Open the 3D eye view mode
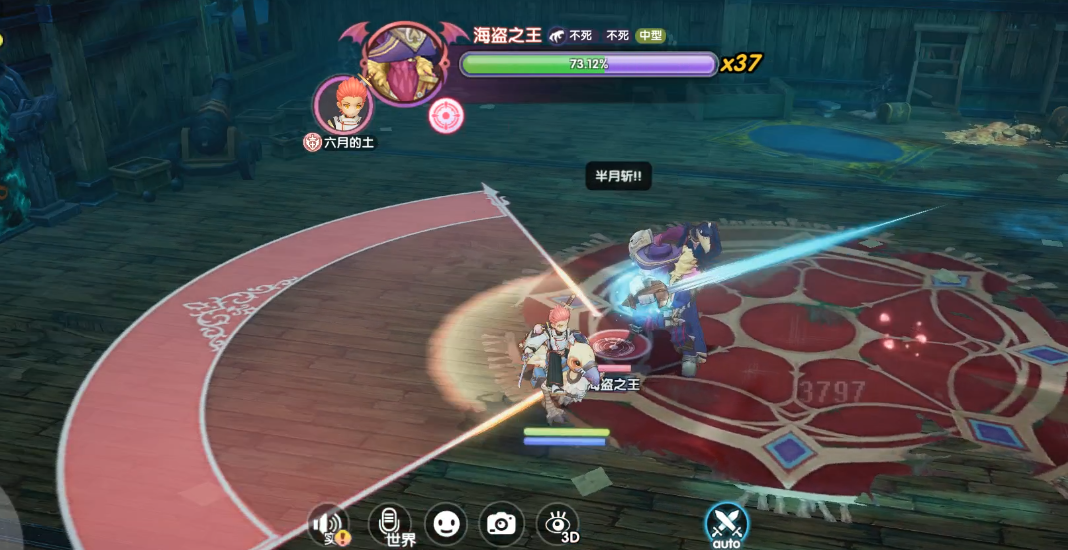The height and width of the screenshot is (550, 1068). [x=558, y=523]
